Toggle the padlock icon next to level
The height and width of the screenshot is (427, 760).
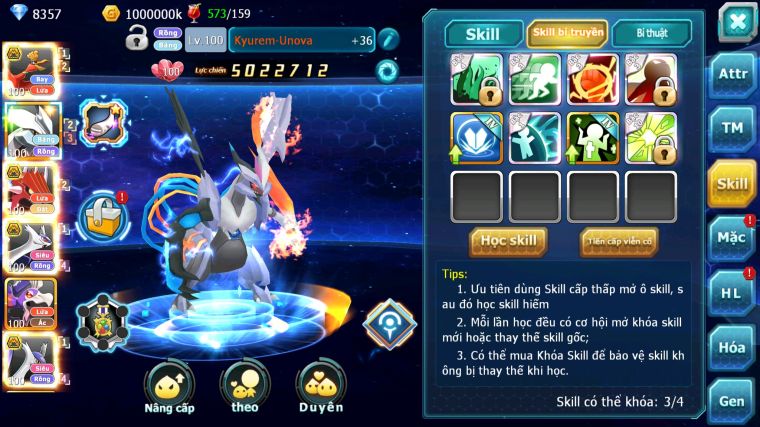point(137,39)
